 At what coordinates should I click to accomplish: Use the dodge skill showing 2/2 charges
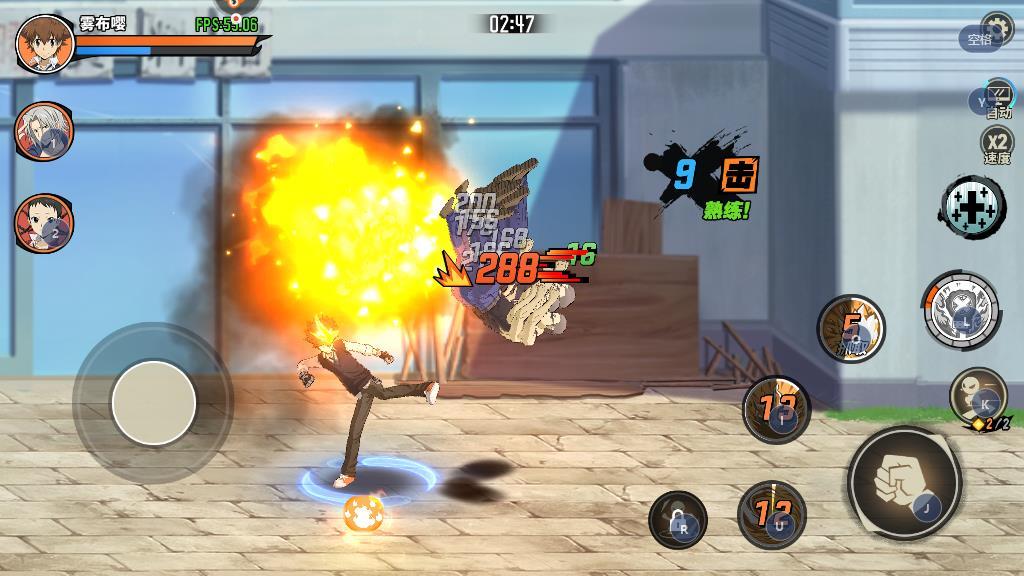(x=977, y=396)
